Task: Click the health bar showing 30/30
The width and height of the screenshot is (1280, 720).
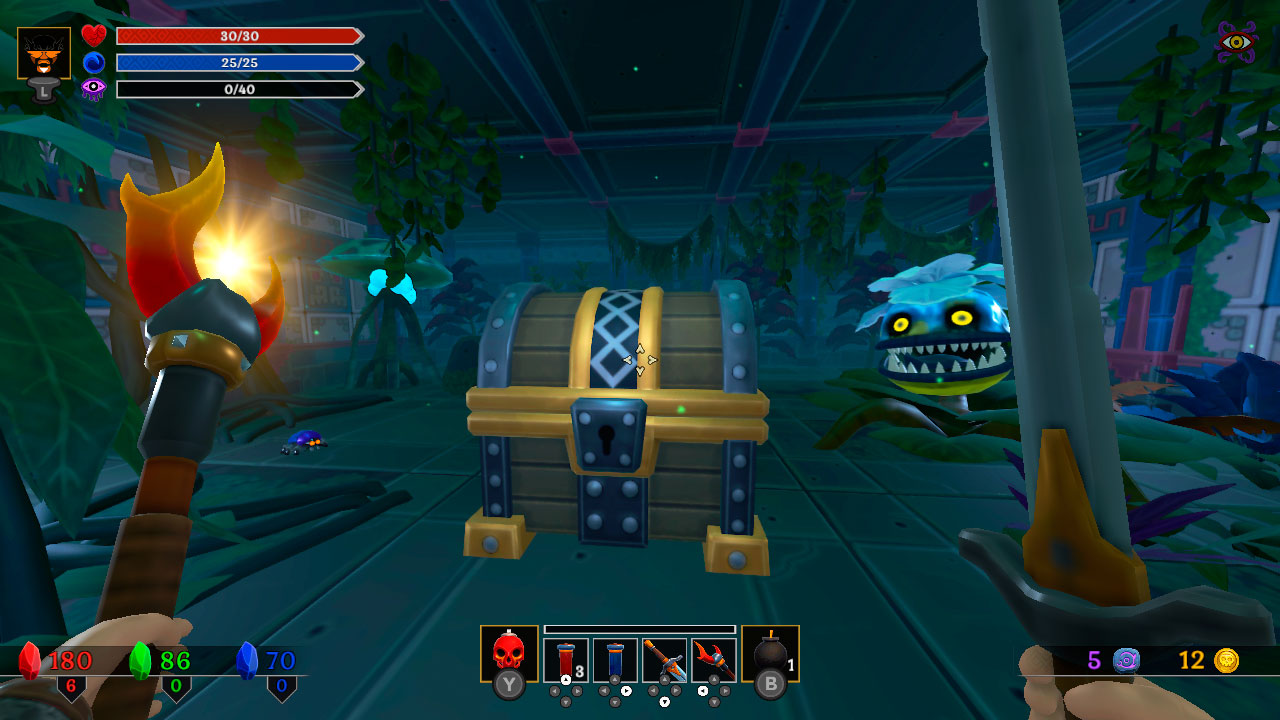Action: click(238, 36)
